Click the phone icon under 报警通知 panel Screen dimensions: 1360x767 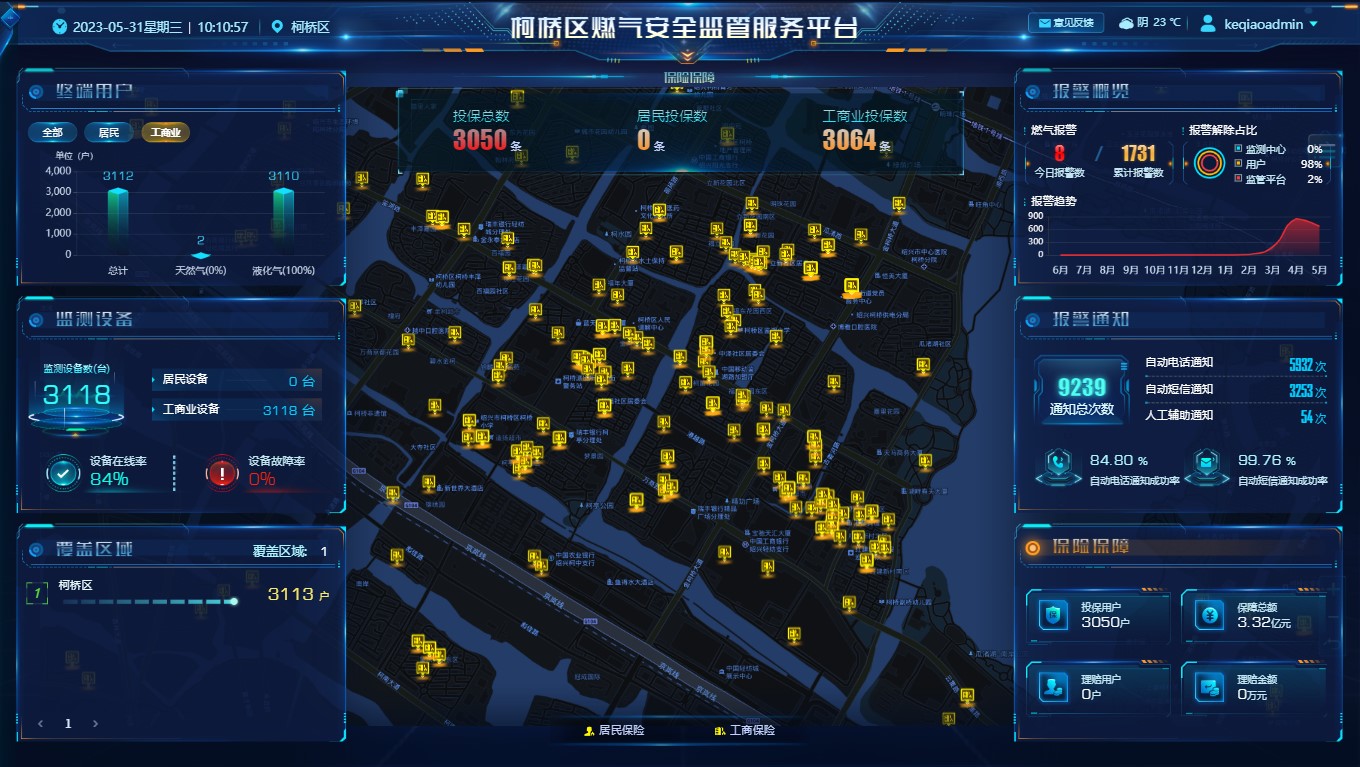coord(1059,460)
